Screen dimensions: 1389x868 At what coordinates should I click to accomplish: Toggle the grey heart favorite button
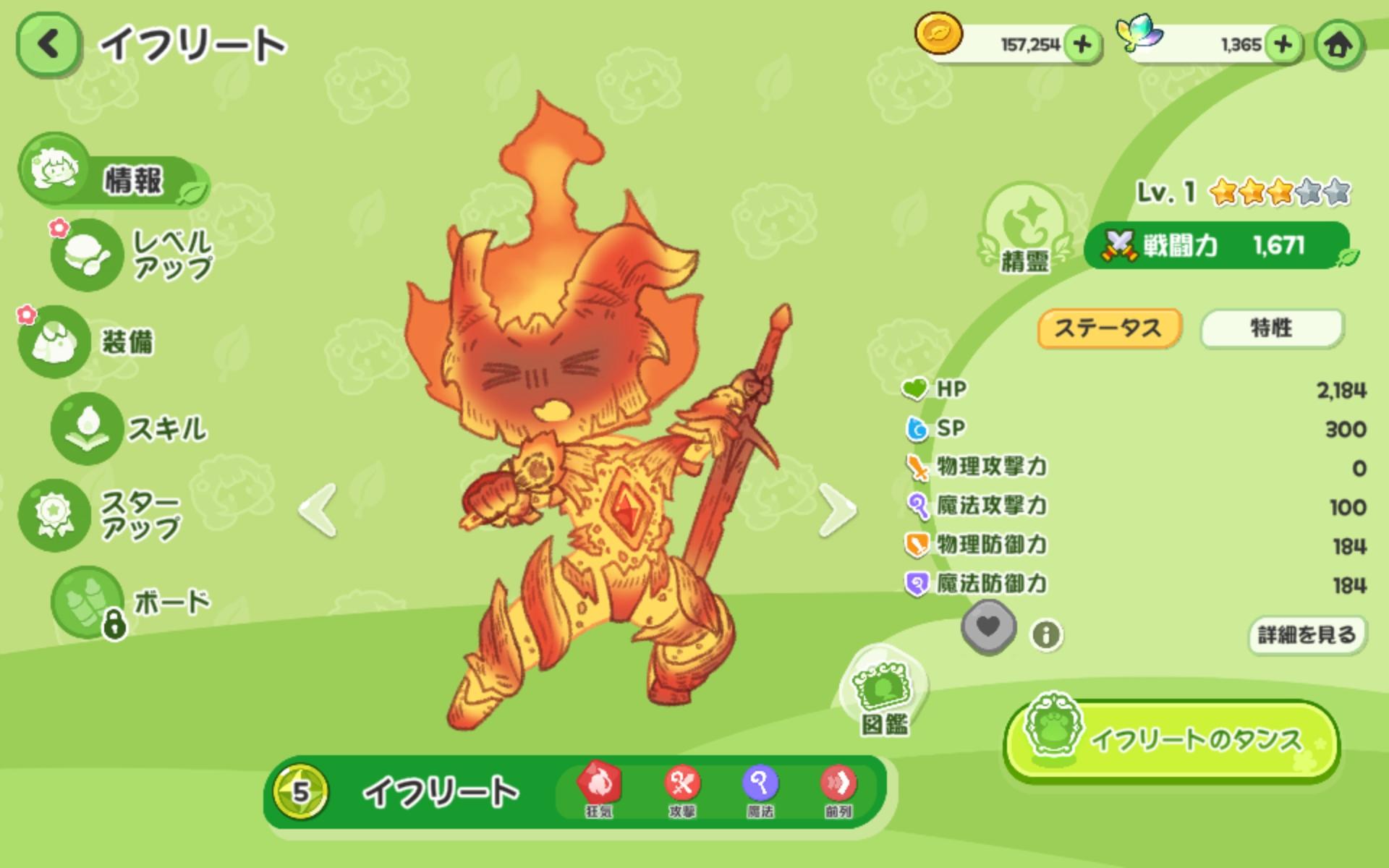pos(988,628)
